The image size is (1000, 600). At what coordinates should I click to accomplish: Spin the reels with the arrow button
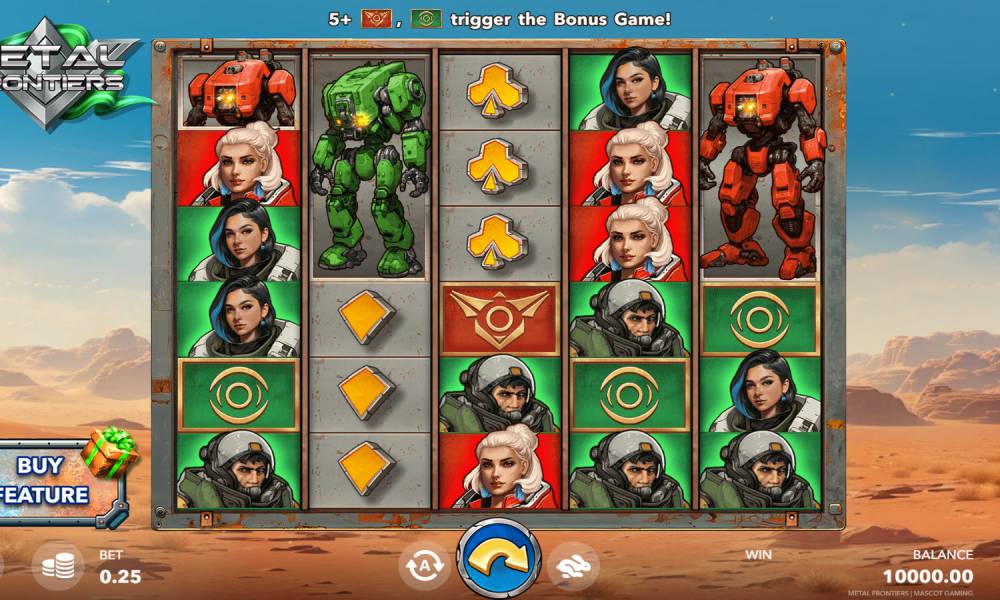point(499,561)
